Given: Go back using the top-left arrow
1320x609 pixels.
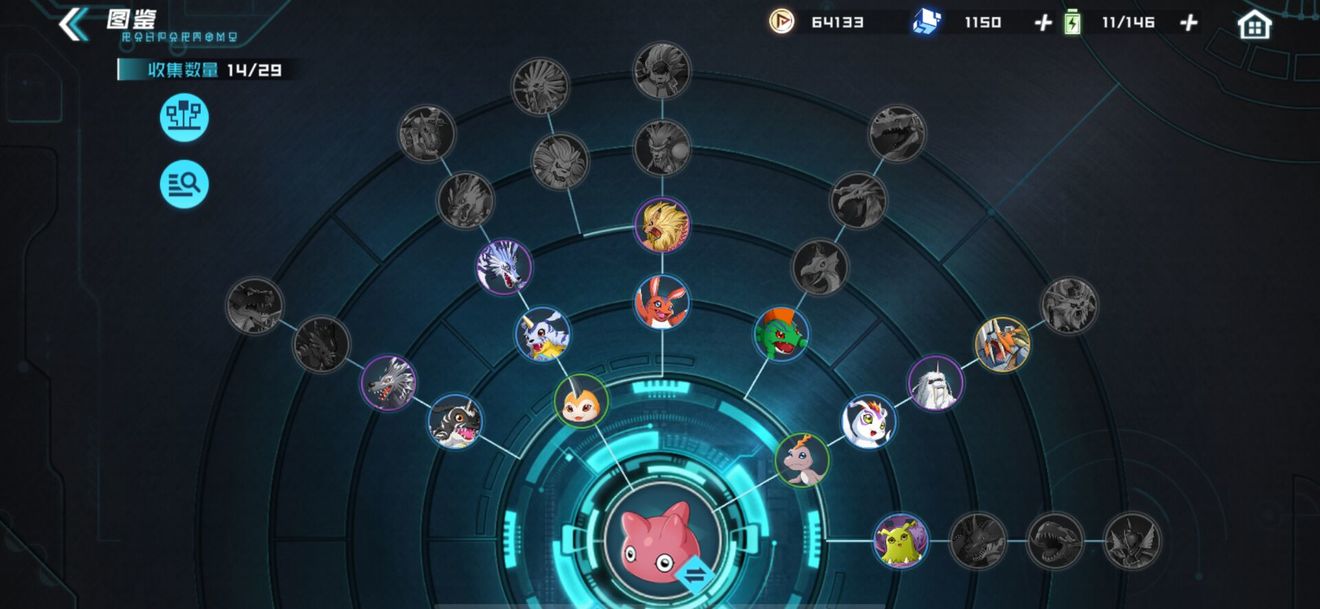Looking at the screenshot, I should pos(72,24).
